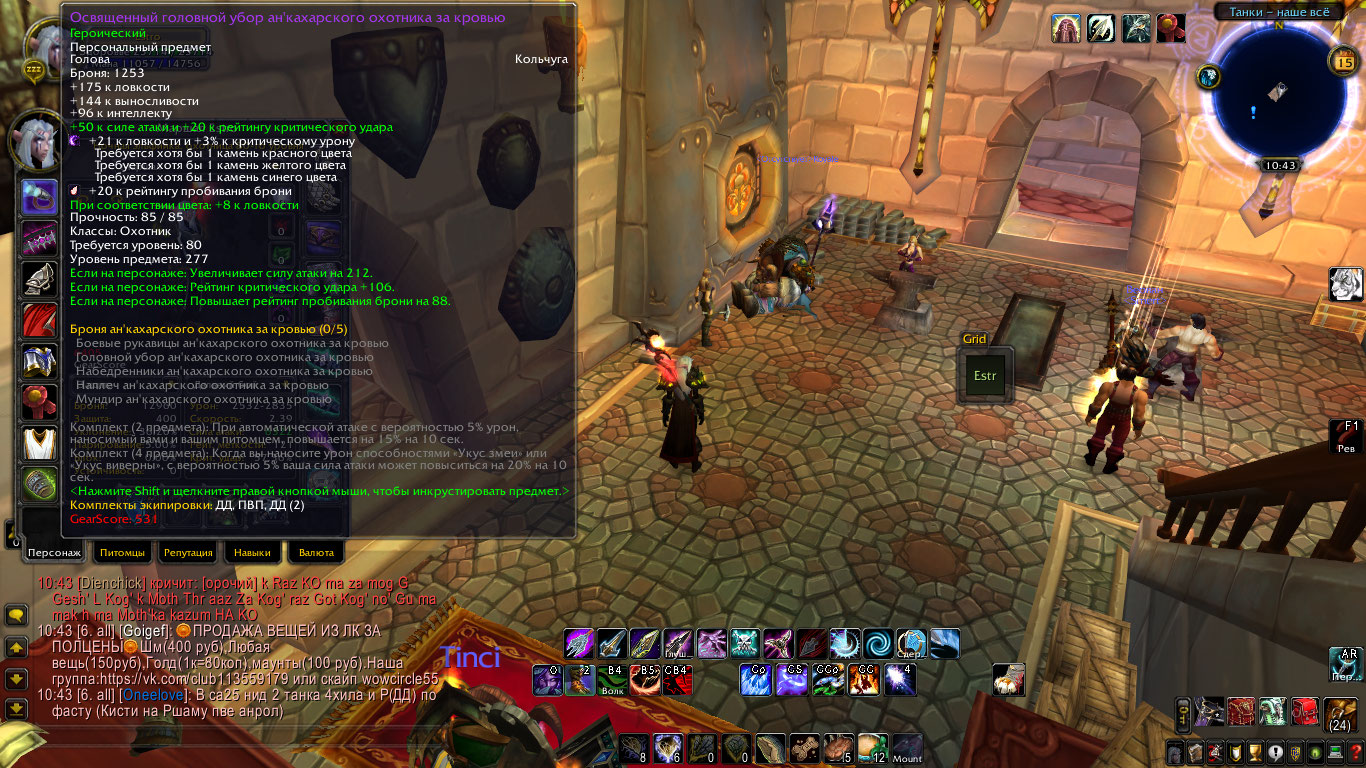Image resolution: width=1366 pixels, height=768 pixels.
Task: Click the Goigef name in chat
Action: pyautogui.click(x=145, y=631)
